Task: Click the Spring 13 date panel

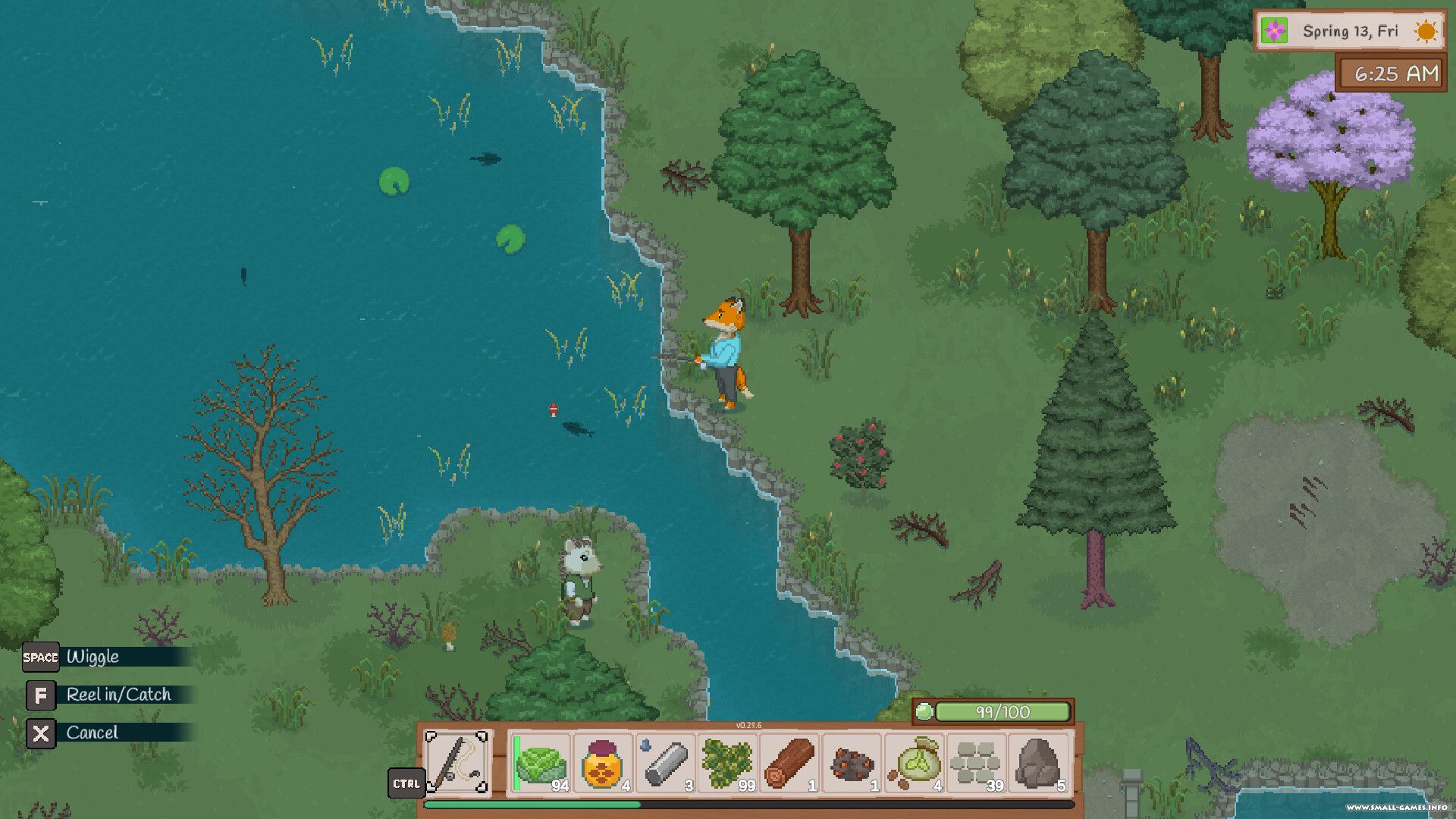Action: coord(1350,31)
